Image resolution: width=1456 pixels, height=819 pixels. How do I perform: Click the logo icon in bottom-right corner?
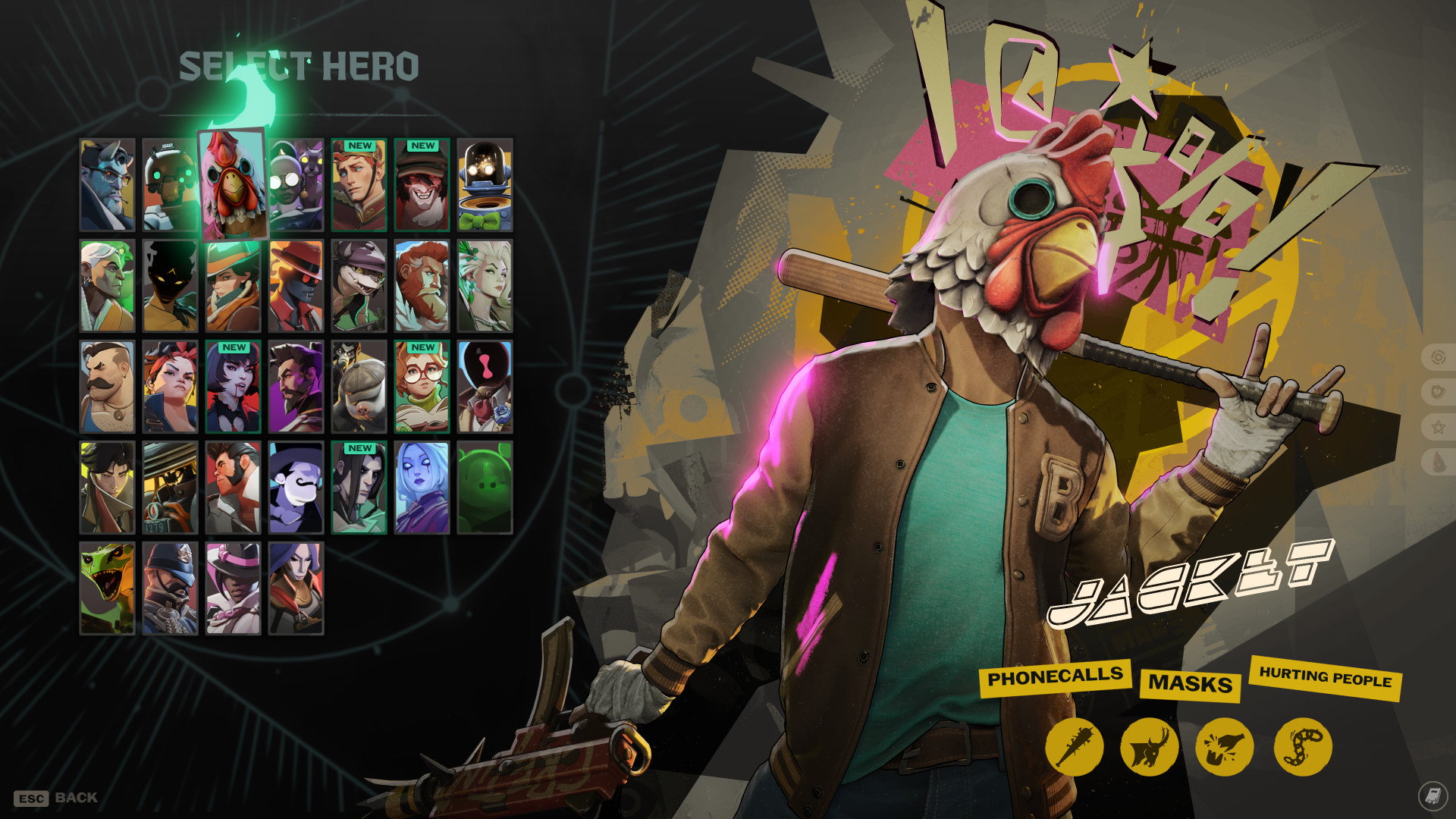[1432, 794]
